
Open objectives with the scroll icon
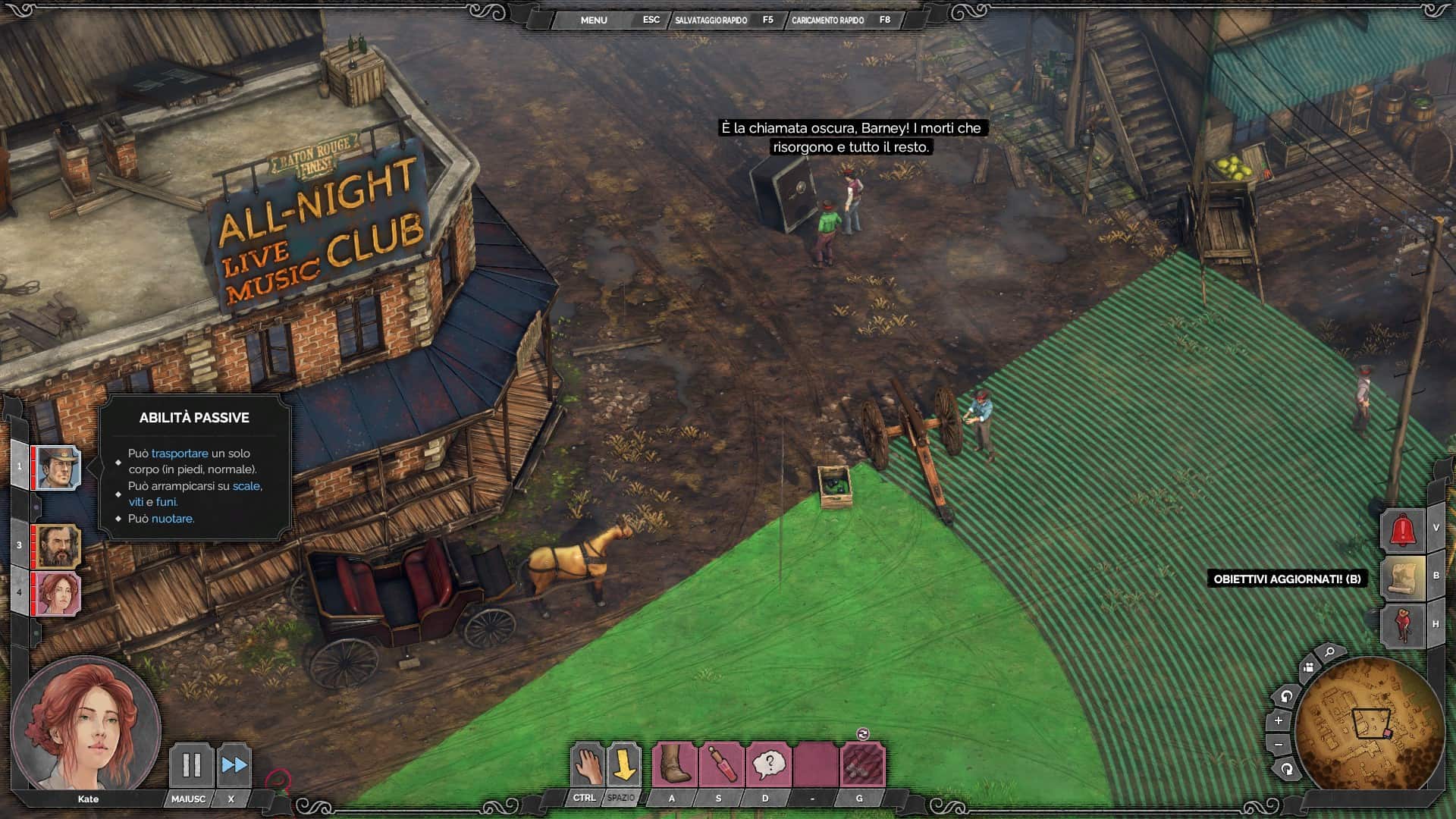[1402, 577]
